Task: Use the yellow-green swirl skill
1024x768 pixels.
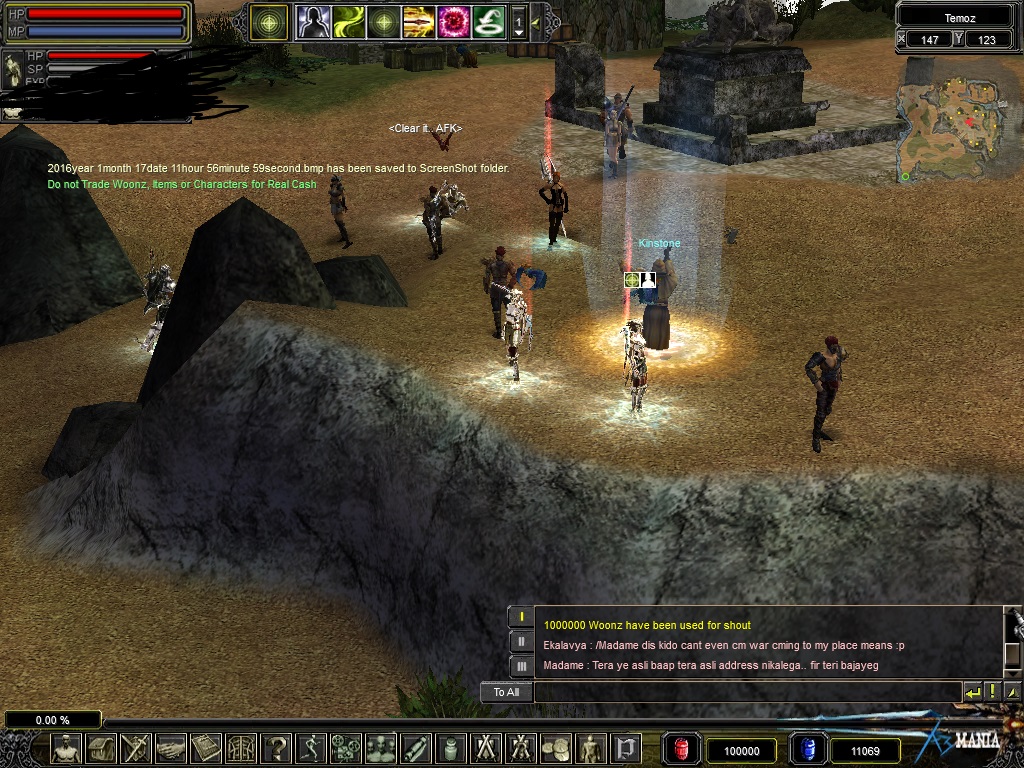Action: [x=348, y=22]
